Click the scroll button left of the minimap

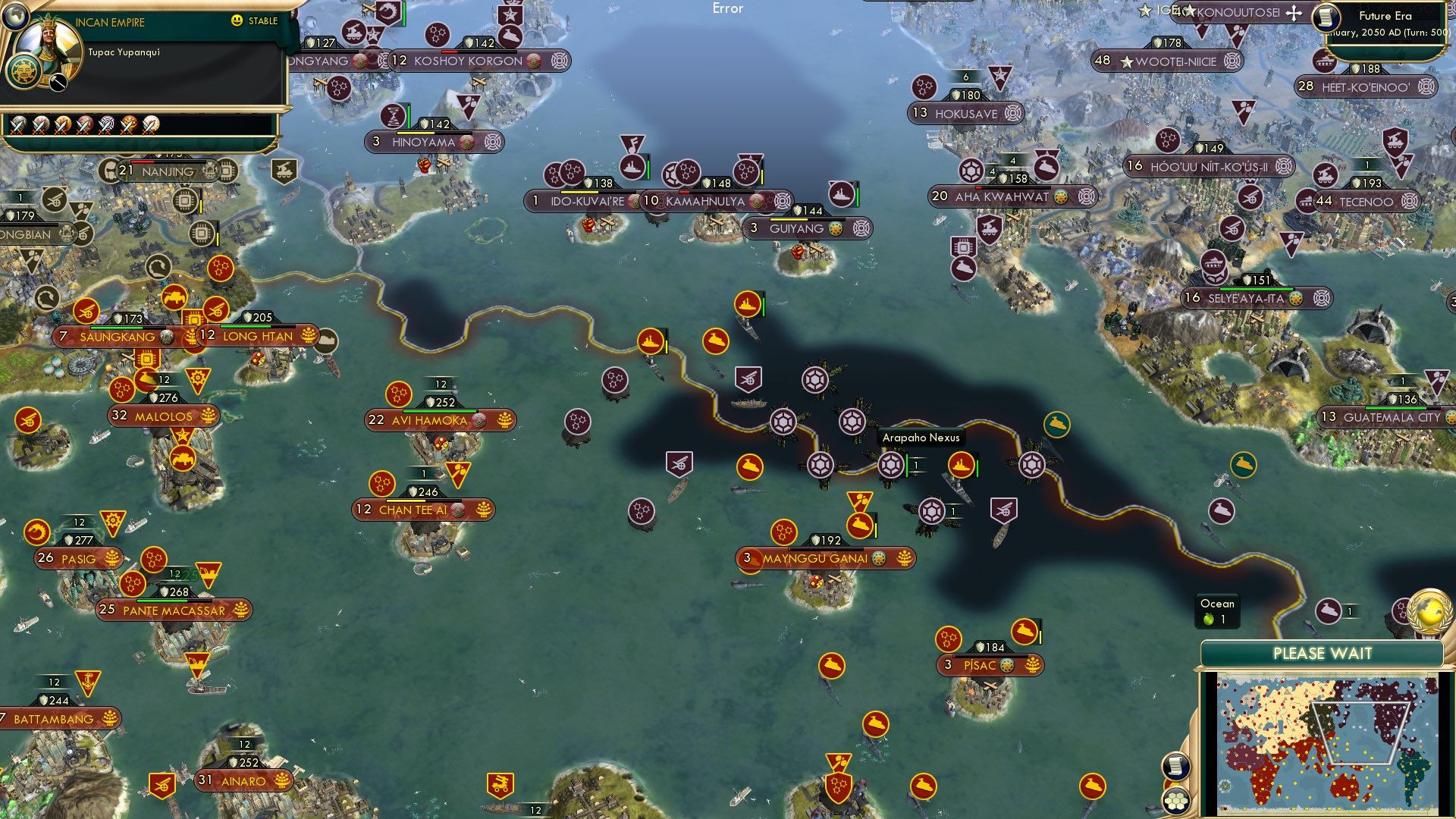(1175, 766)
